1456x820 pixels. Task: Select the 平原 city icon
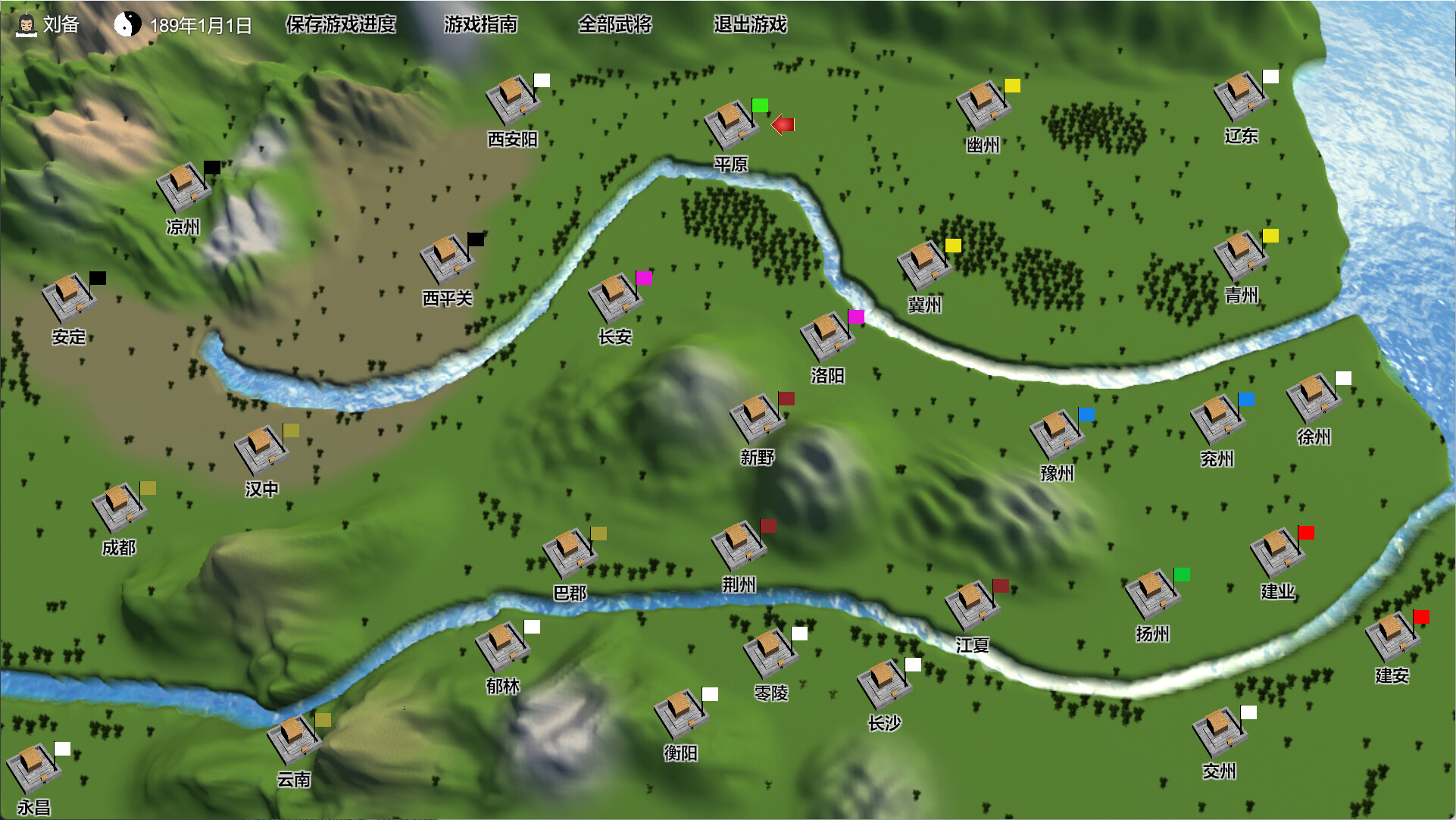coord(730,124)
